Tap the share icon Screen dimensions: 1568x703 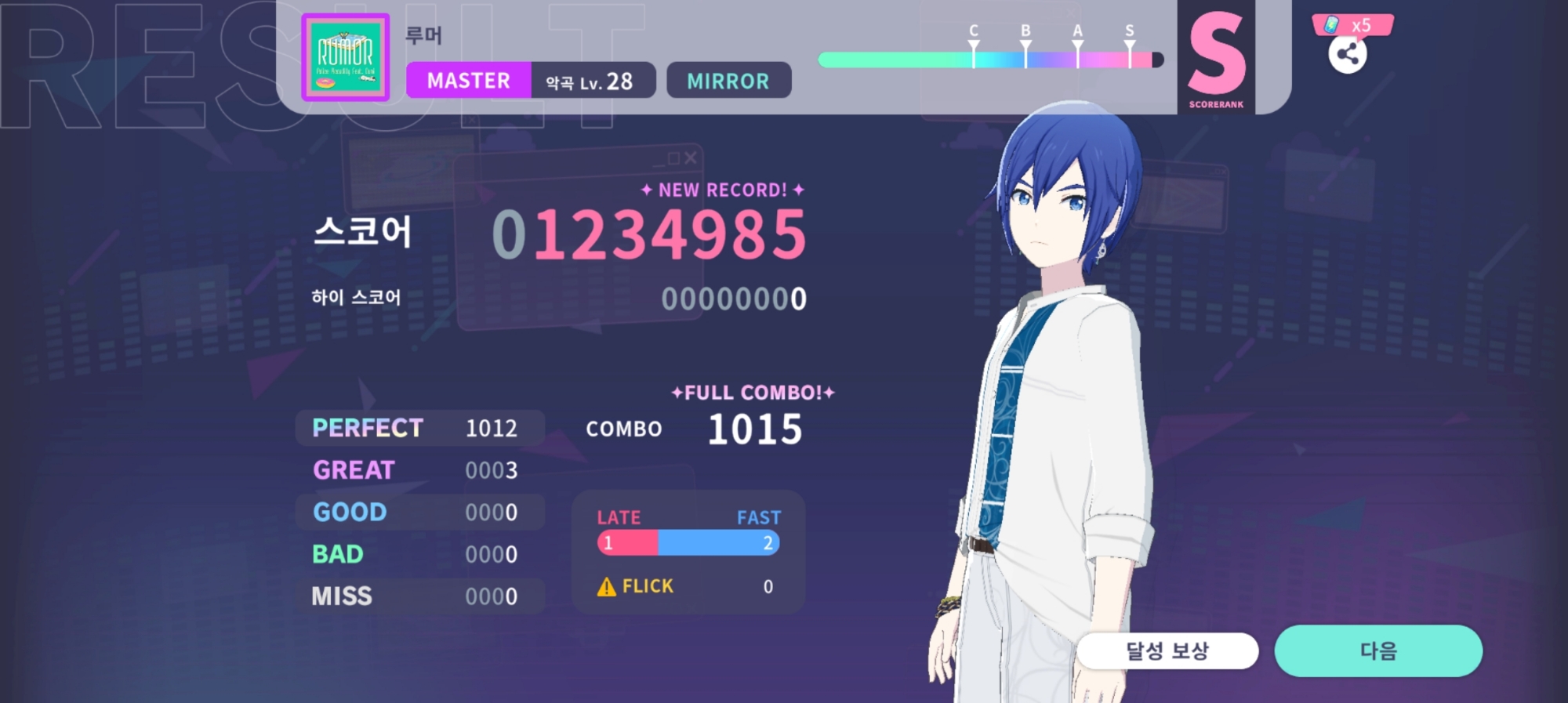(1347, 54)
